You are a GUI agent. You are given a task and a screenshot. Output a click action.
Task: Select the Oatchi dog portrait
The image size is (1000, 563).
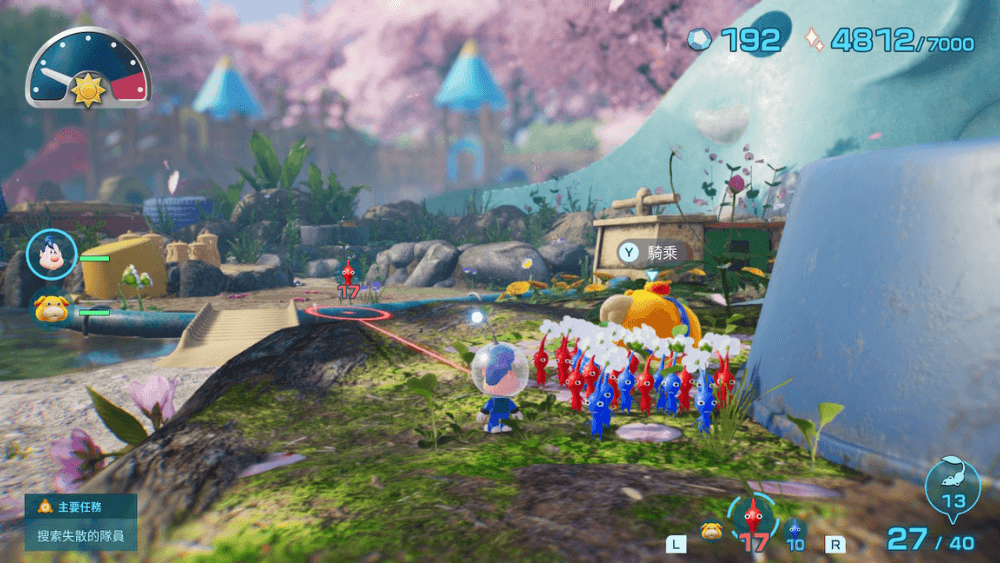click(x=50, y=307)
